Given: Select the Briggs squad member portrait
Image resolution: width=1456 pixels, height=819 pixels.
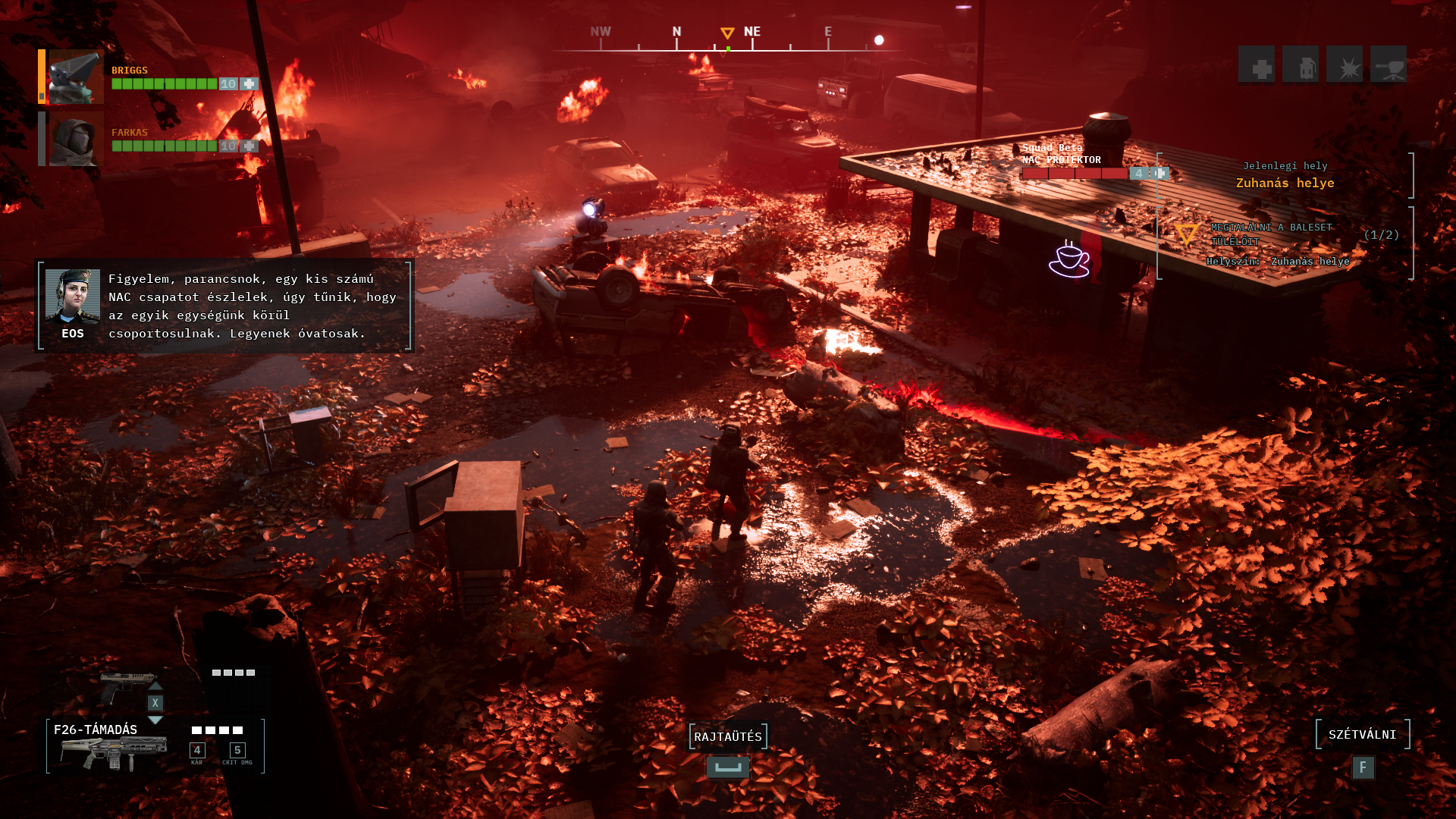Looking at the screenshot, I should (x=76, y=77).
